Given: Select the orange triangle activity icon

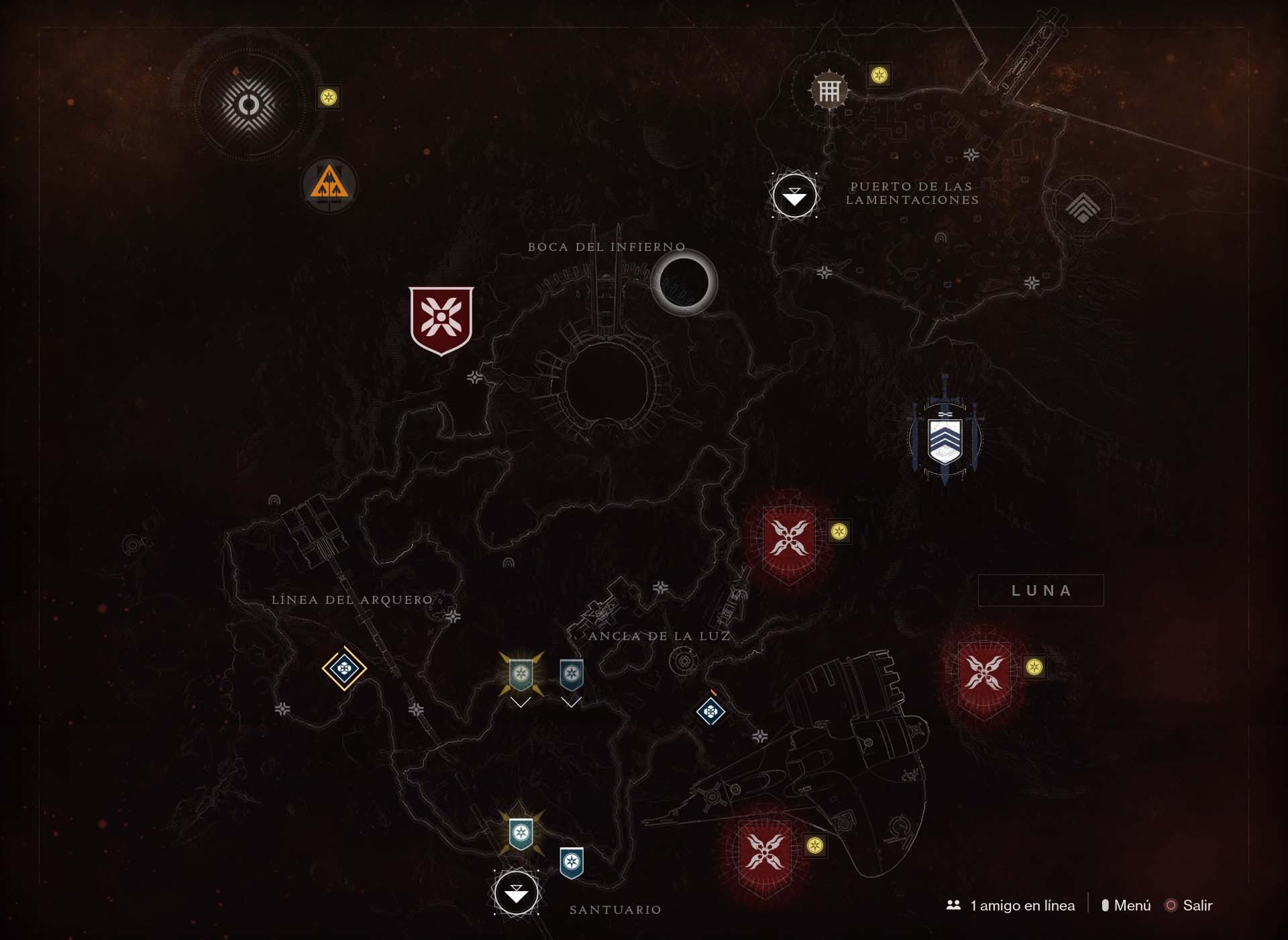Looking at the screenshot, I should 329,183.
